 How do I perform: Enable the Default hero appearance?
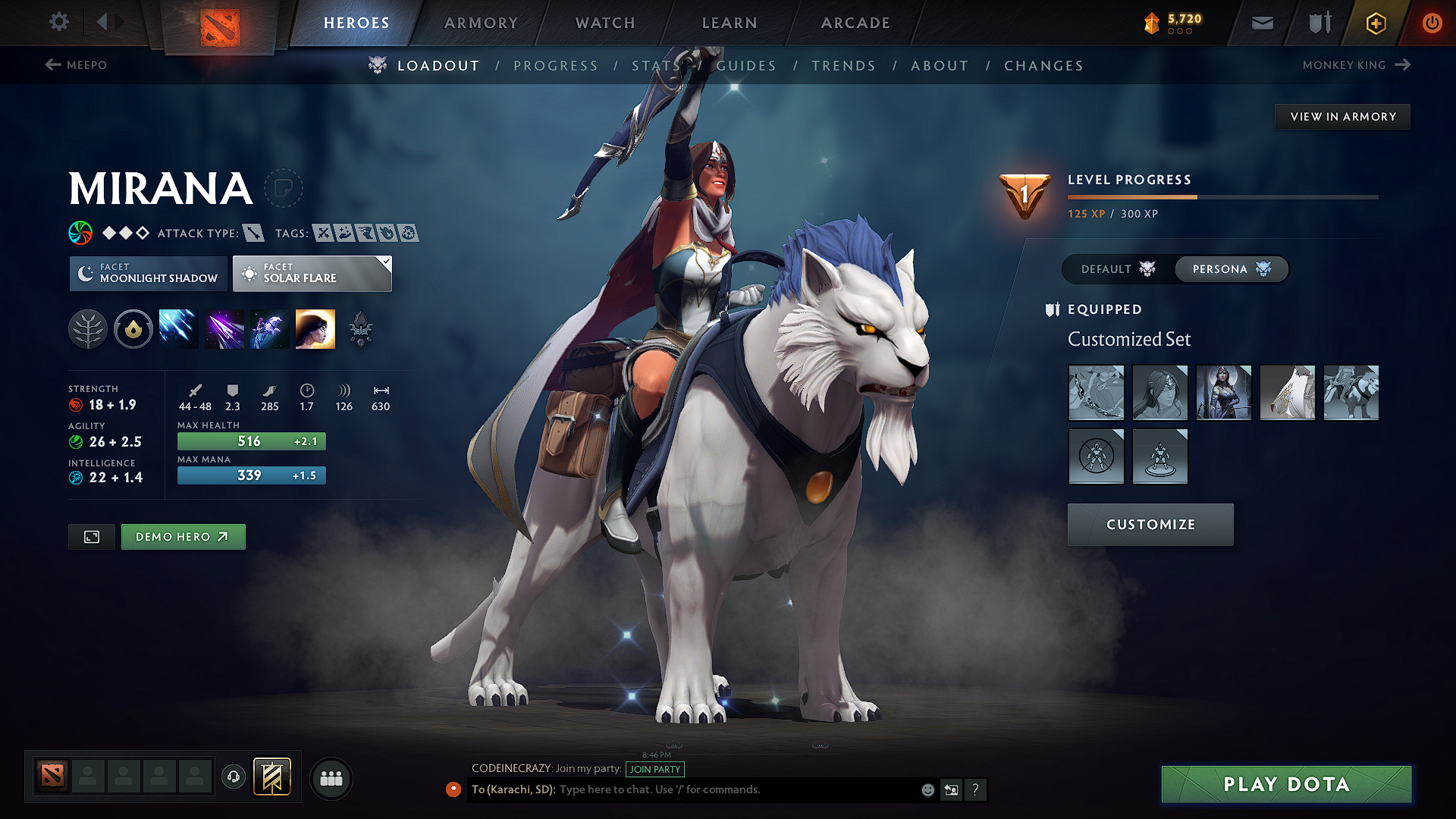[x=1114, y=269]
